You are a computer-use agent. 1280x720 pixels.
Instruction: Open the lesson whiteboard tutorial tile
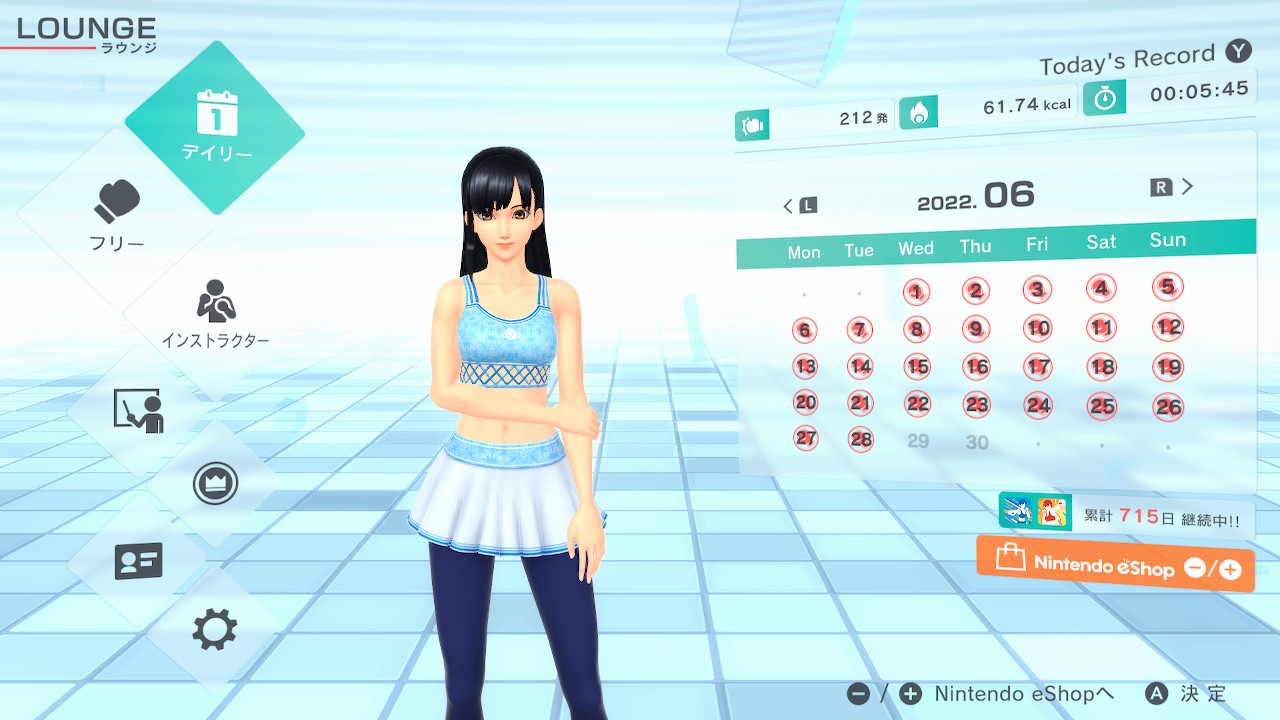[x=138, y=410]
